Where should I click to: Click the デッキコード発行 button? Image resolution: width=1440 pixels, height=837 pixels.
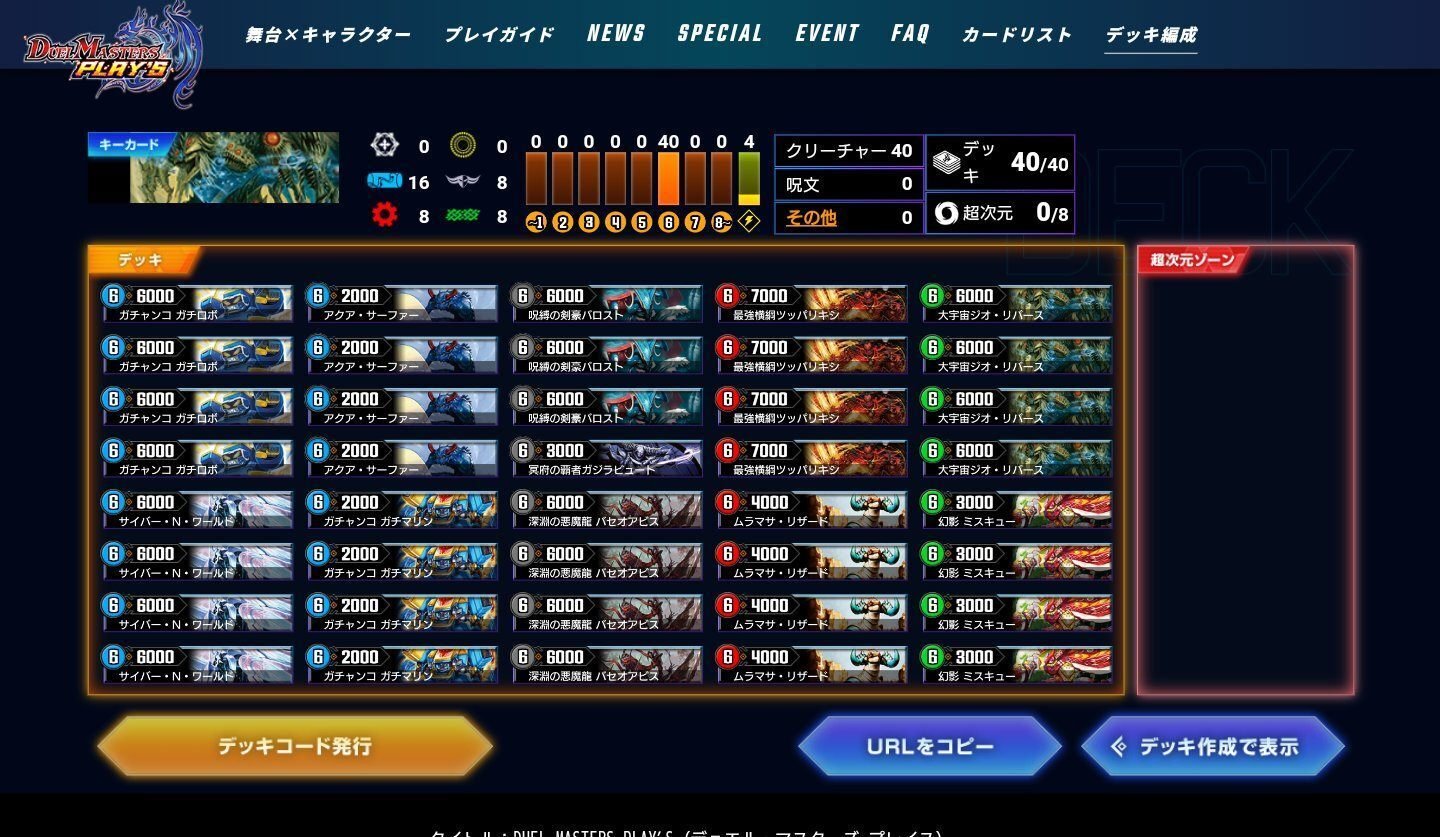pyautogui.click(x=295, y=745)
